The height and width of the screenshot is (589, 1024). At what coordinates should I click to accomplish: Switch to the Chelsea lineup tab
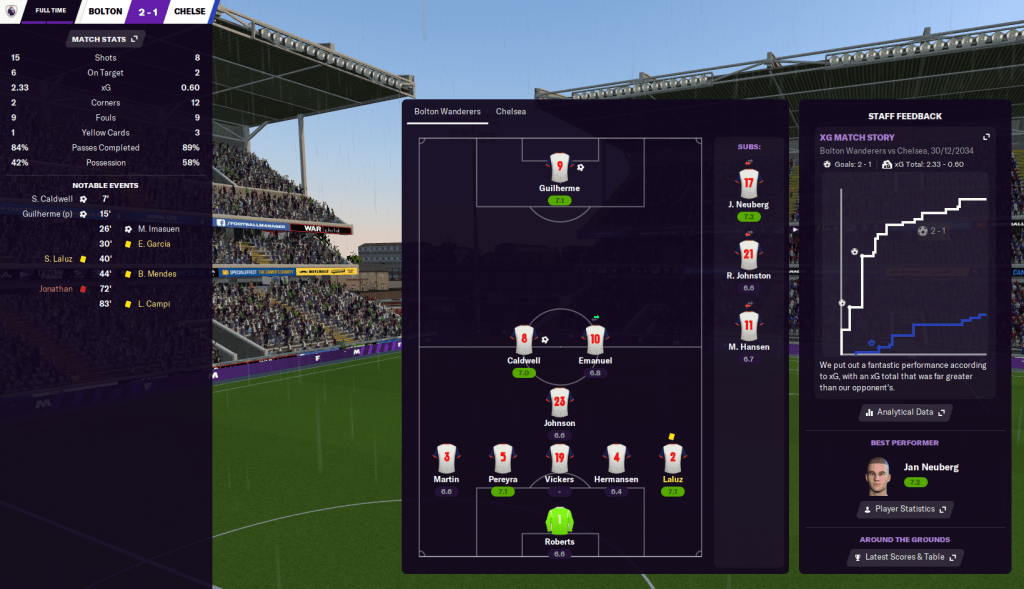pyautogui.click(x=510, y=111)
